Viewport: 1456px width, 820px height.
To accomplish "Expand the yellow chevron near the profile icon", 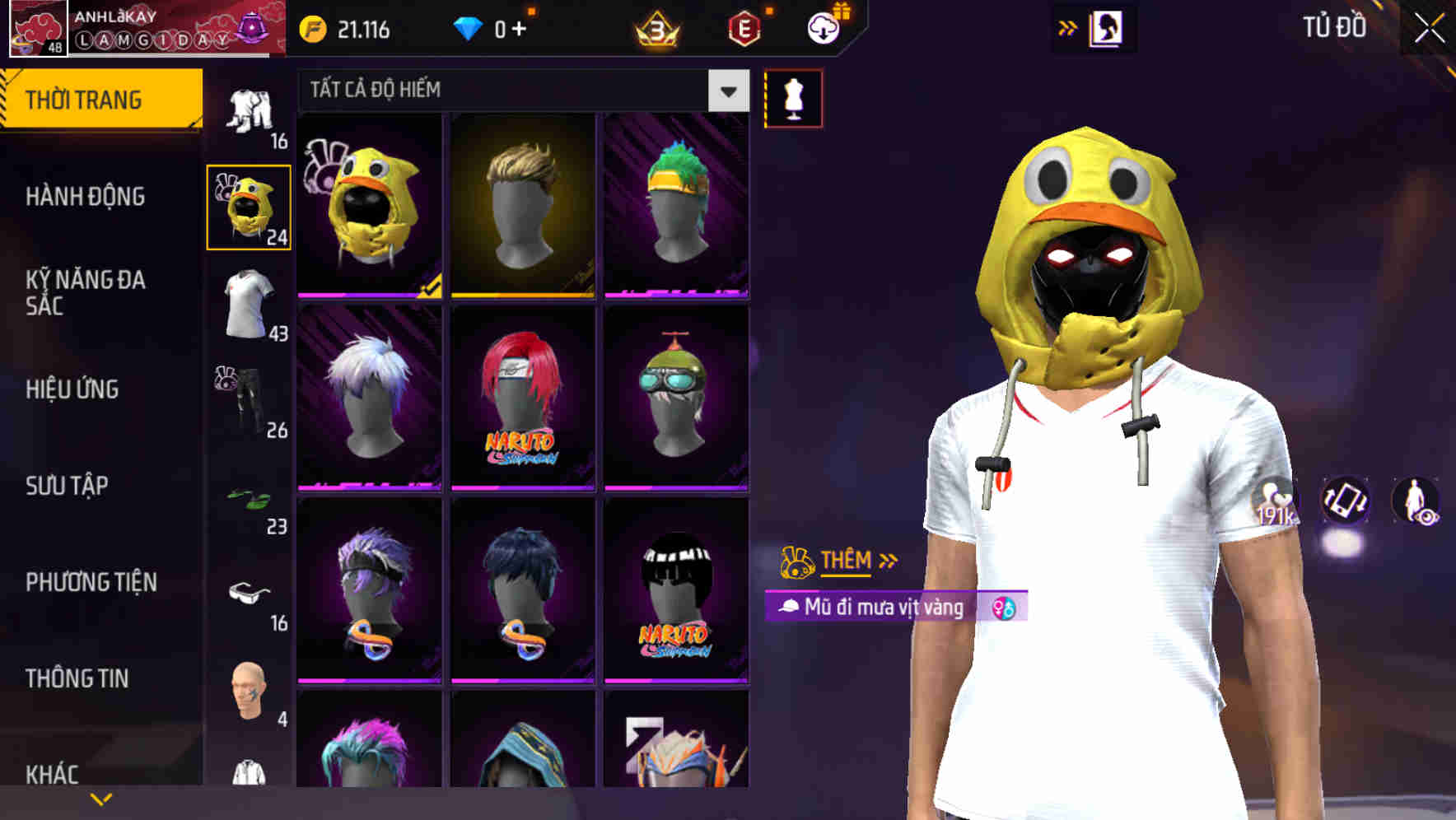I will click(x=1067, y=27).
